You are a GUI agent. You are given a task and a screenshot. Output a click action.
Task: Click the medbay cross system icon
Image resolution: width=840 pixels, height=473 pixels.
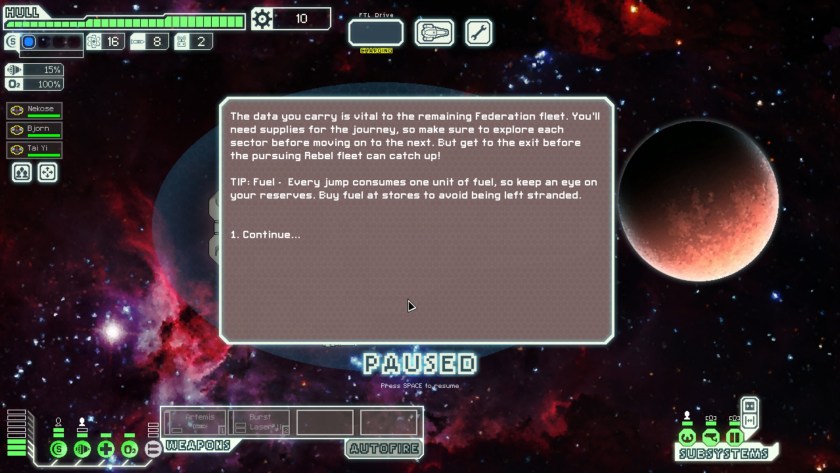click(105, 450)
